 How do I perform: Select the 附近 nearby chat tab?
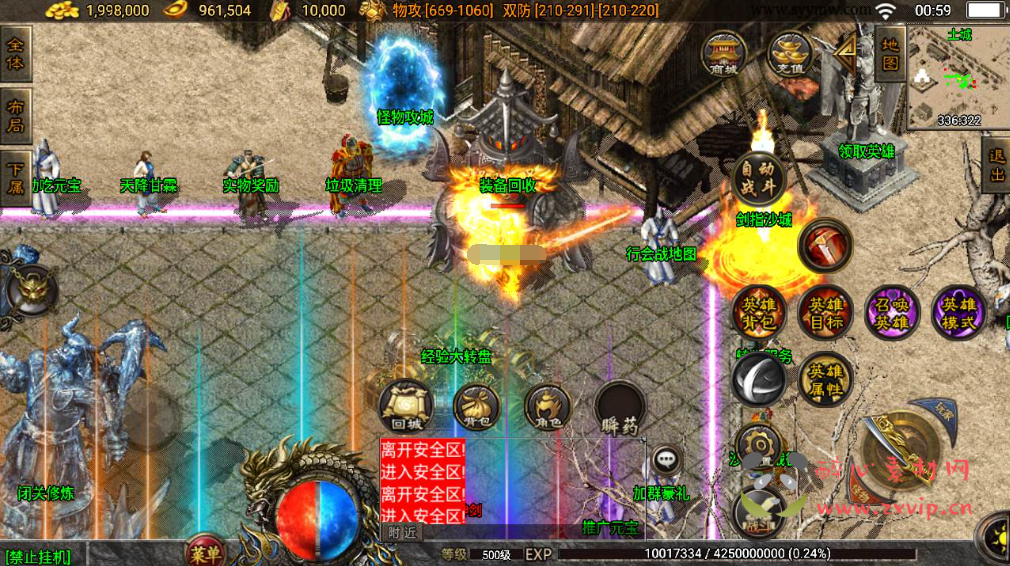tap(402, 533)
